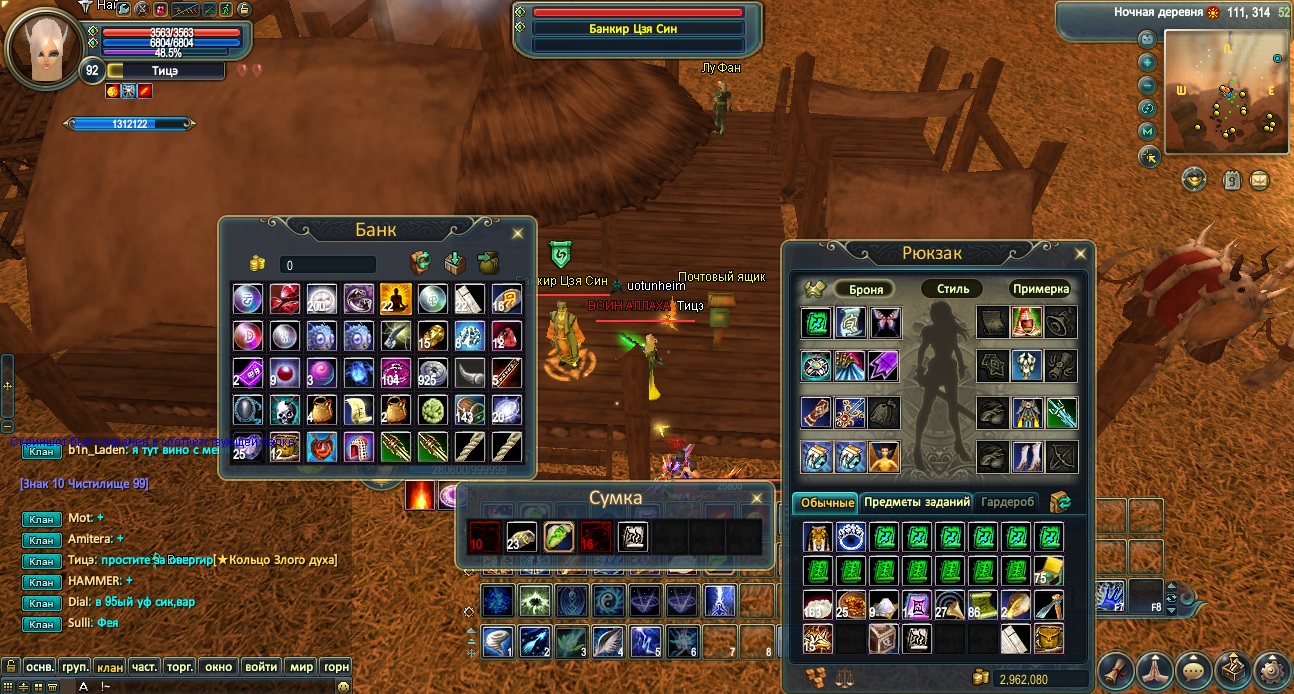The width and height of the screenshot is (1294, 694).
Task: Select the treasure chest stack of 143
Action: click(469, 409)
